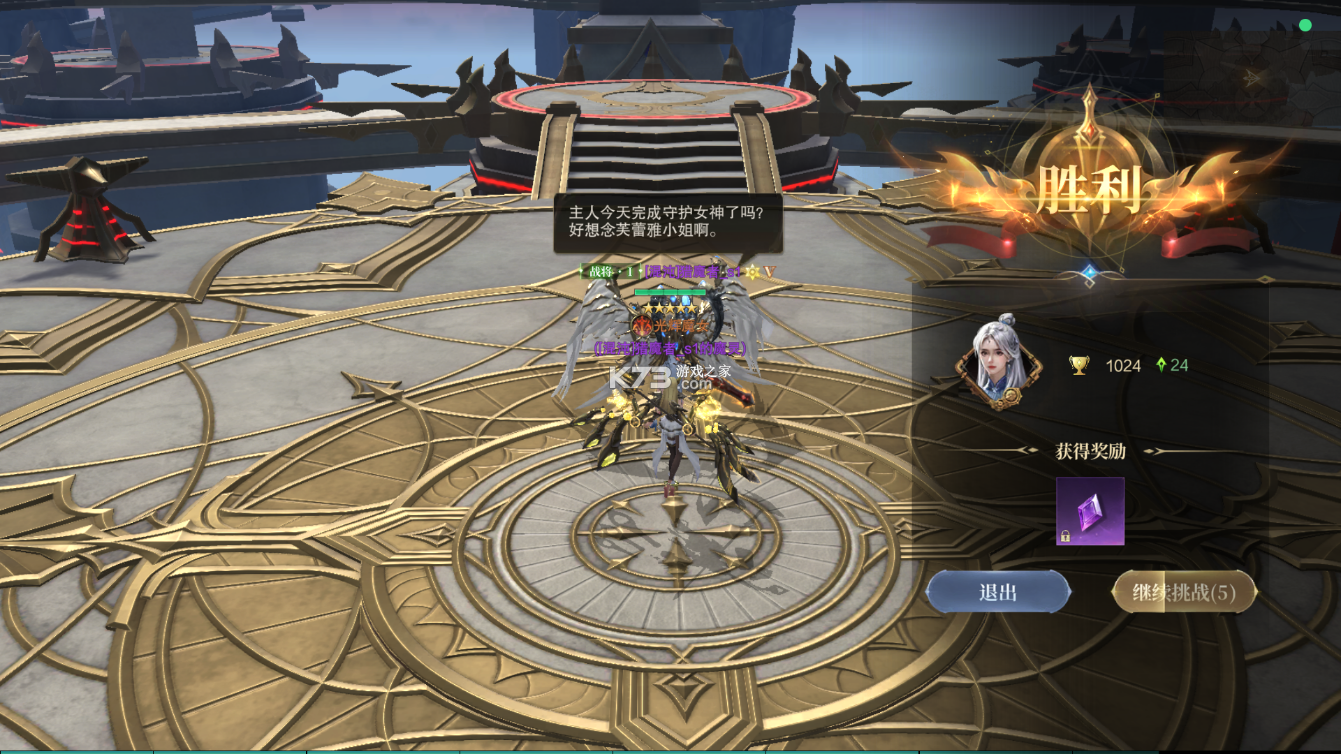Click the 退出 exit button

[998, 592]
